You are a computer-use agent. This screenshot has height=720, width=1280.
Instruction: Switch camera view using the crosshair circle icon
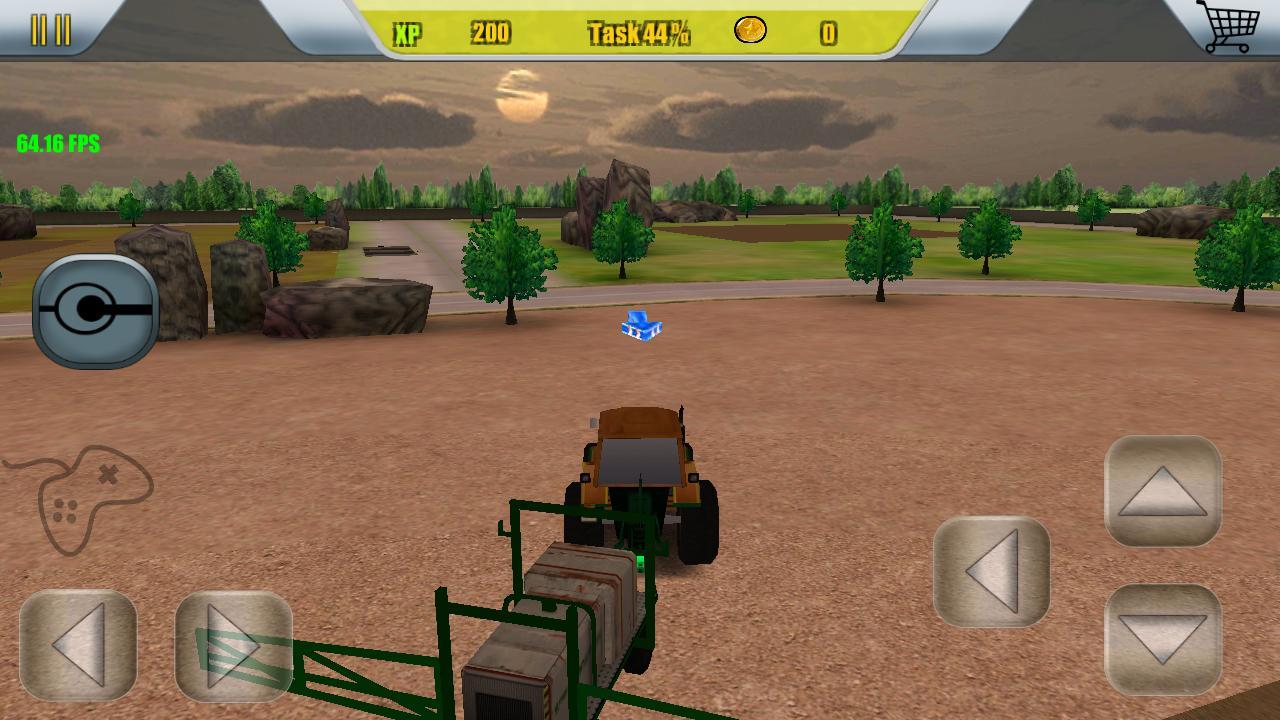(x=95, y=308)
